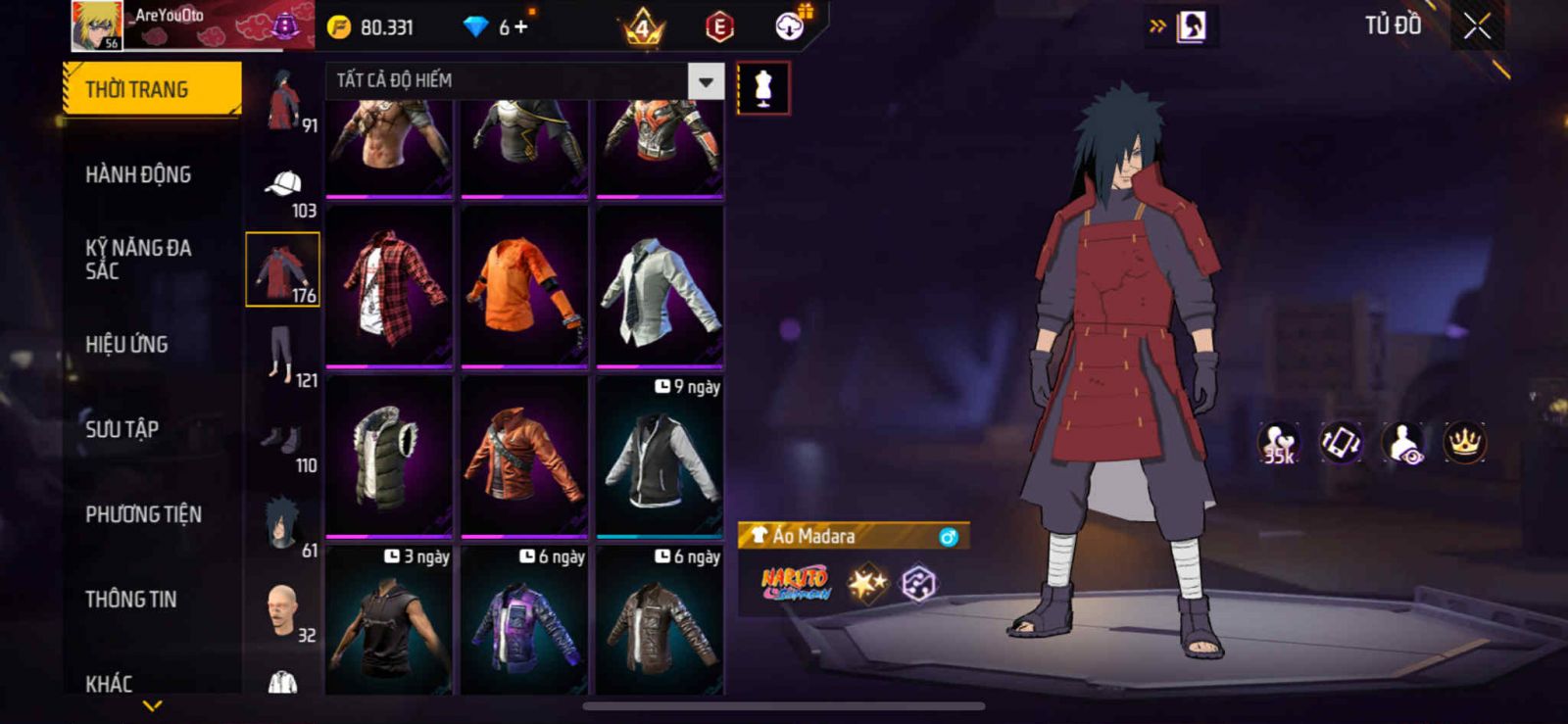The image size is (1568, 724).
Task: Open the Phương Tiện tab
Action: [143, 514]
